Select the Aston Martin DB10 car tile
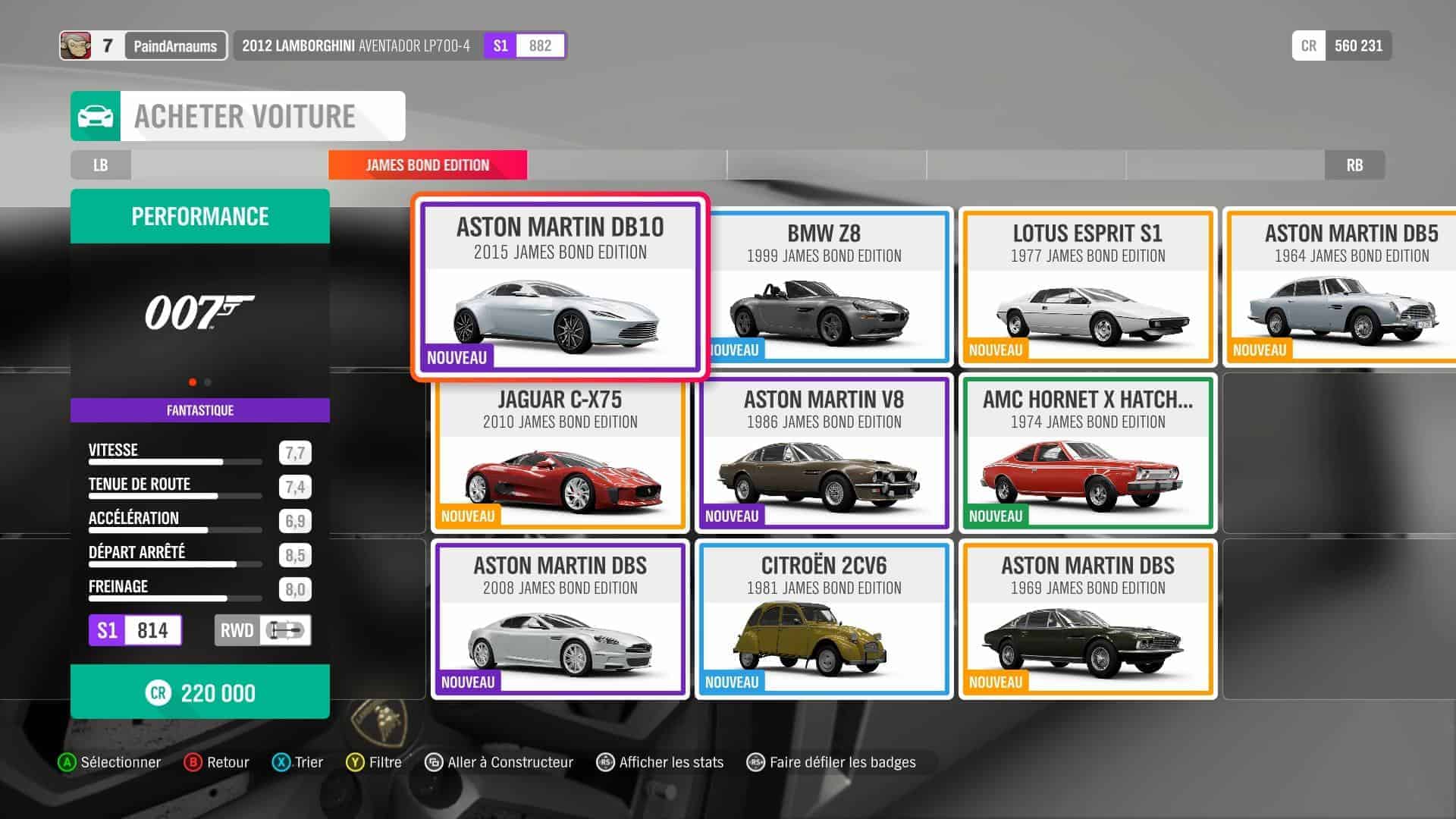Image resolution: width=1456 pixels, height=819 pixels. click(560, 287)
